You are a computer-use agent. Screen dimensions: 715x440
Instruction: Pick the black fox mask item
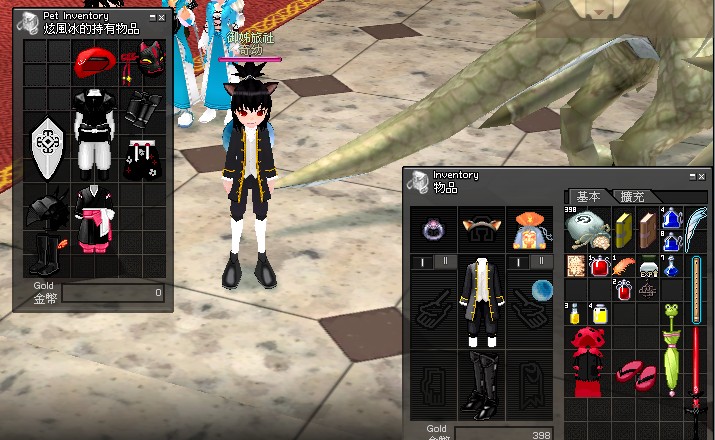point(150,60)
